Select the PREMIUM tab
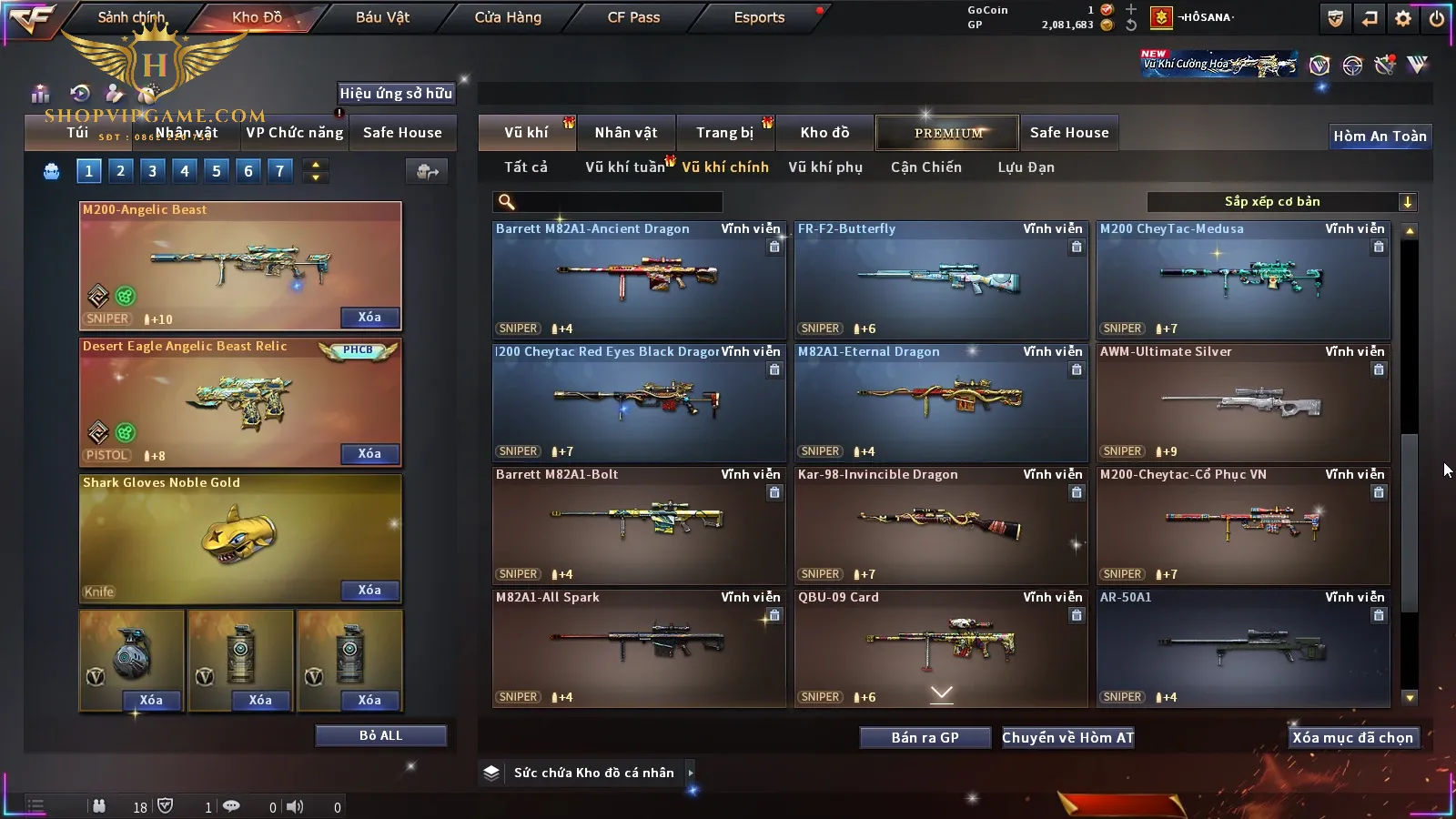 947,133
